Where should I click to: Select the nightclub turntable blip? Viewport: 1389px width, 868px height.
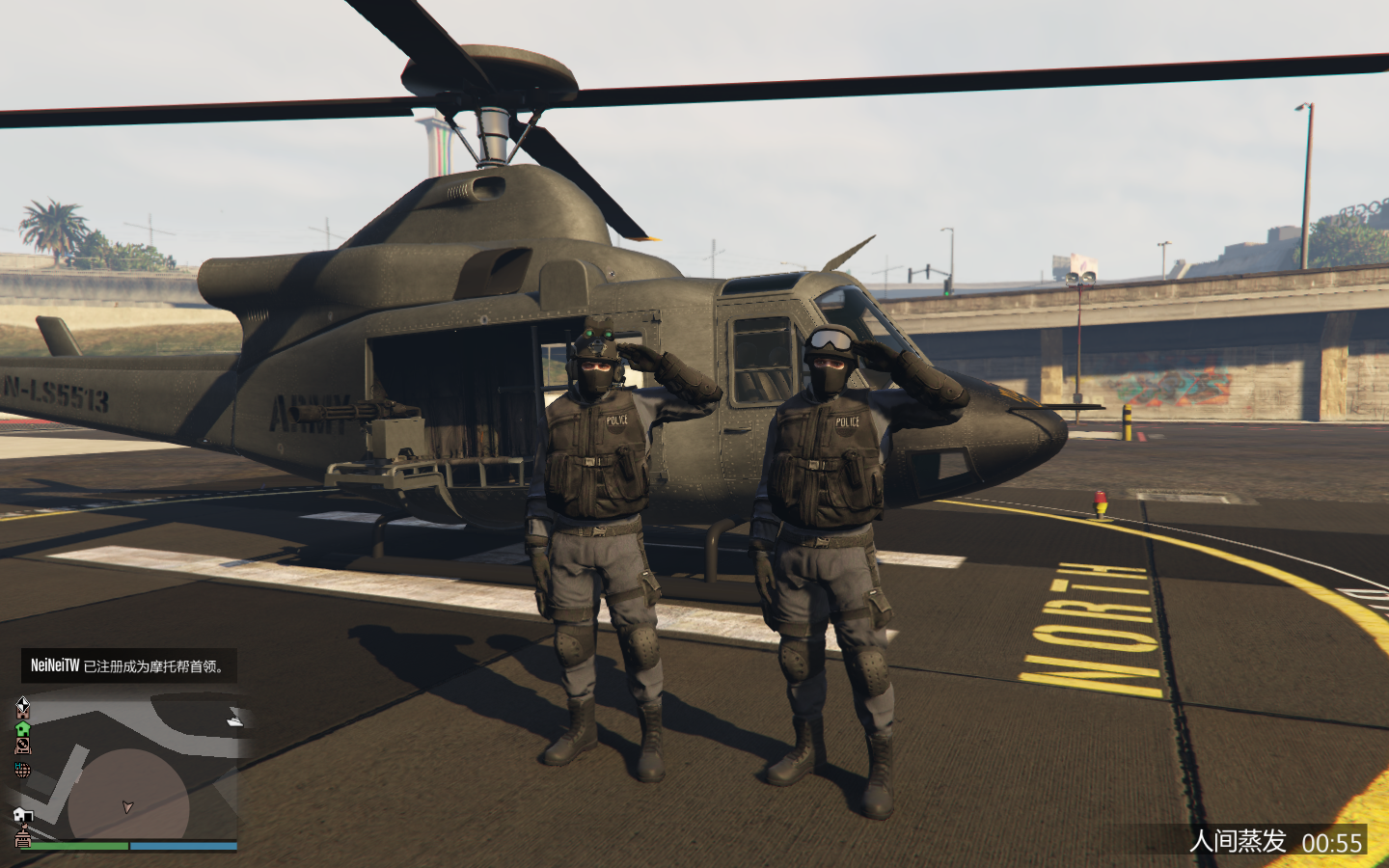click(x=22, y=746)
